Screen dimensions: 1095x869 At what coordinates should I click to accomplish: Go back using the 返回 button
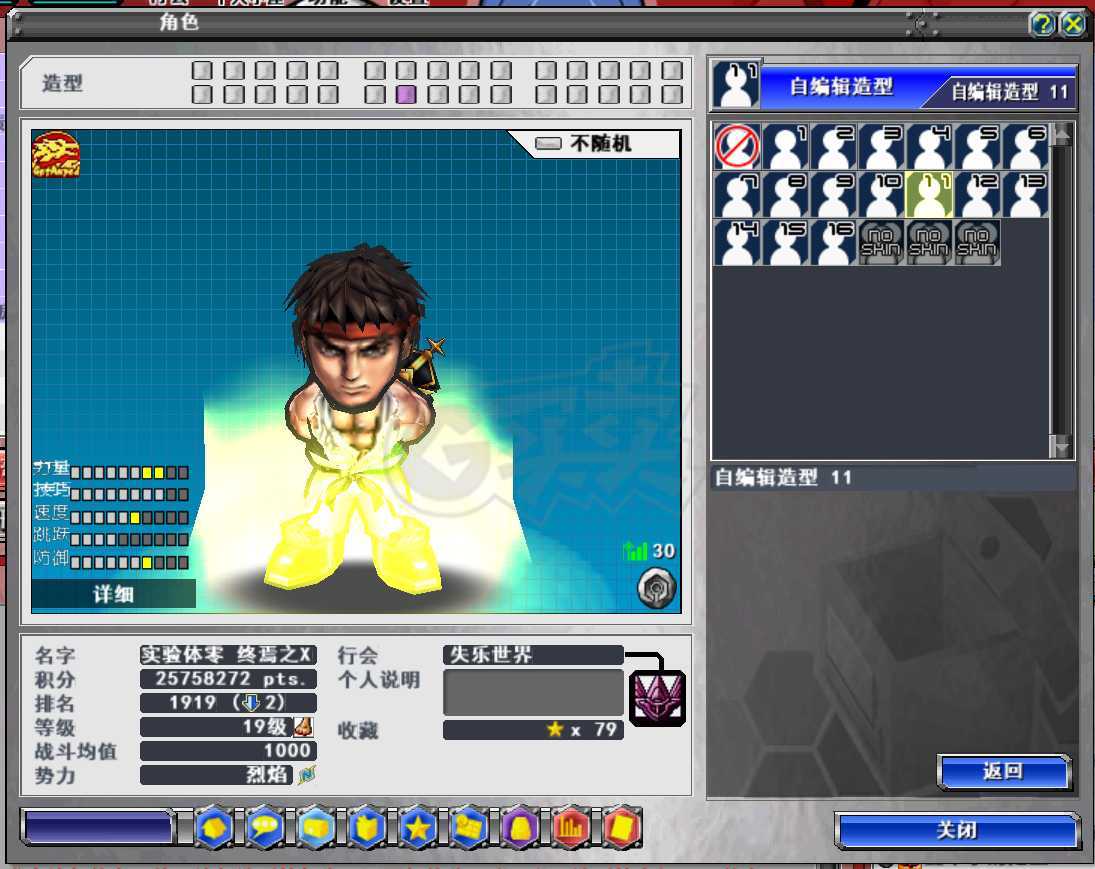point(1003,772)
